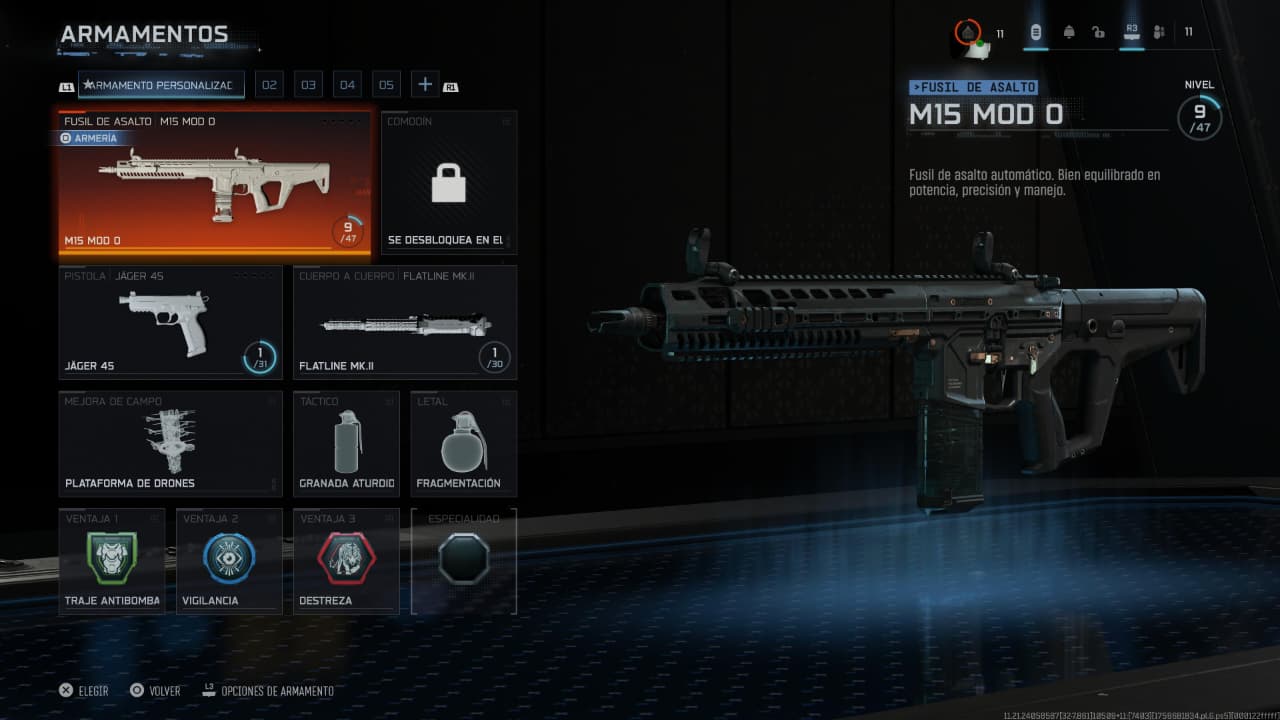The width and height of the screenshot is (1280, 720).
Task: Select the Flatline MK.II melee weapon slot
Action: (x=405, y=322)
